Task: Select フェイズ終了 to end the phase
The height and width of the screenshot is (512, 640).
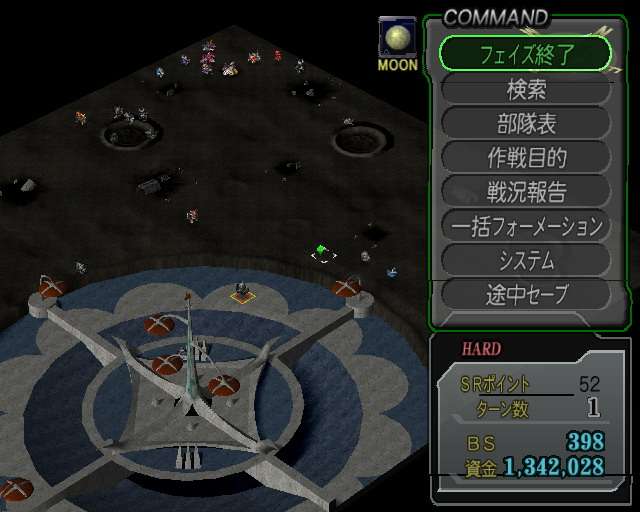Action: [x=525, y=53]
